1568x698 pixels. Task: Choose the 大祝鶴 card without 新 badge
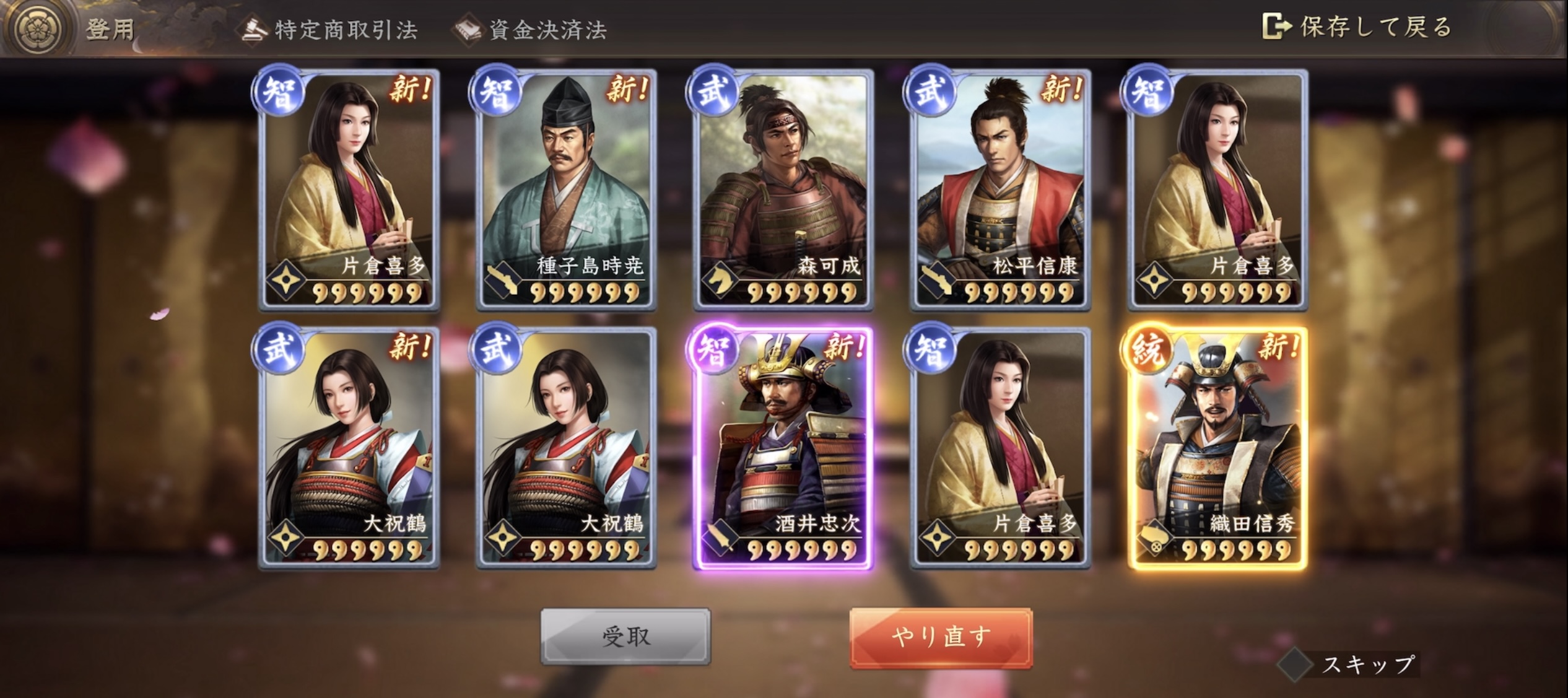pos(566,448)
